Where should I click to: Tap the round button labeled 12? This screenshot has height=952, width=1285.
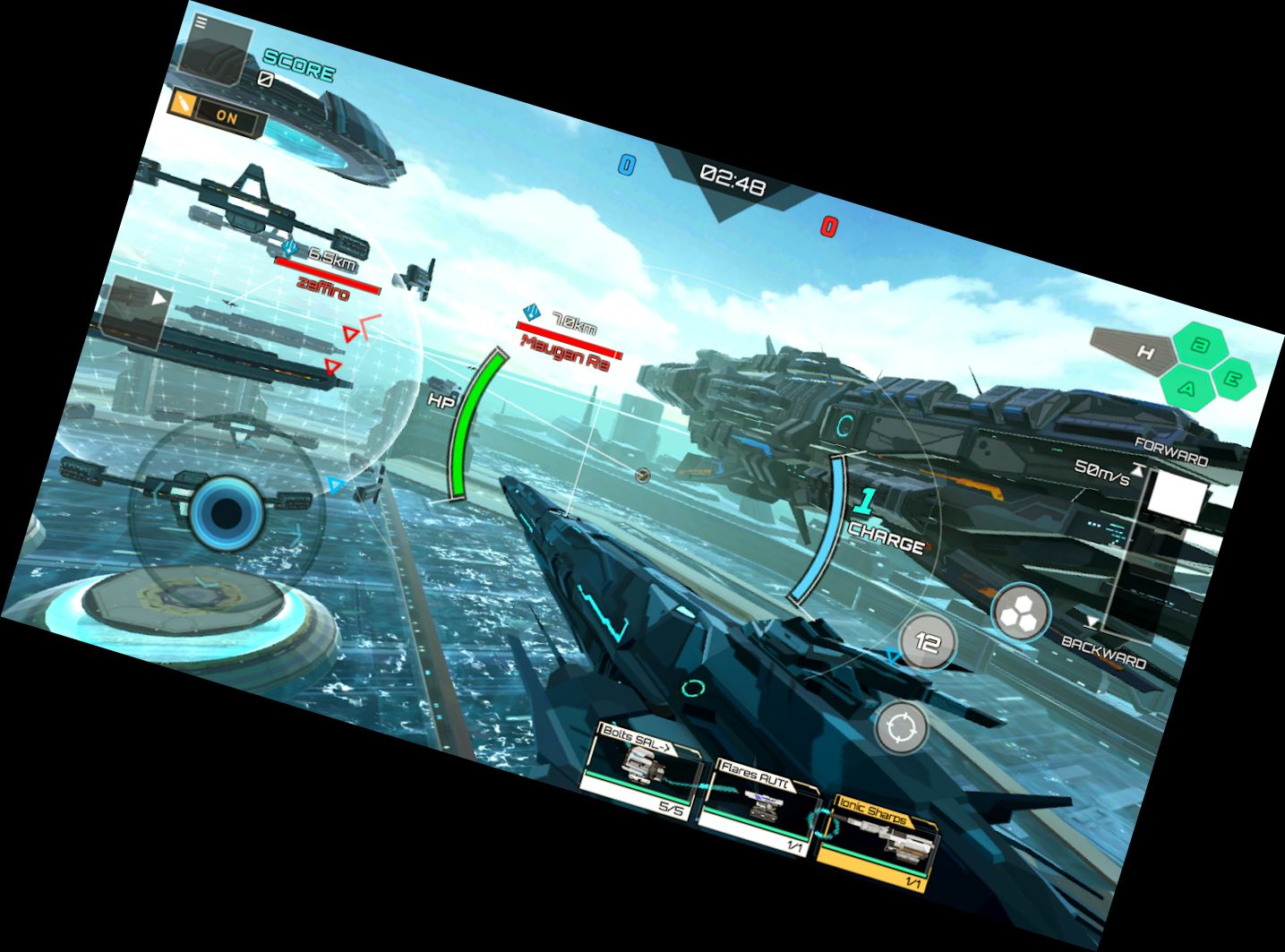[927, 642]
